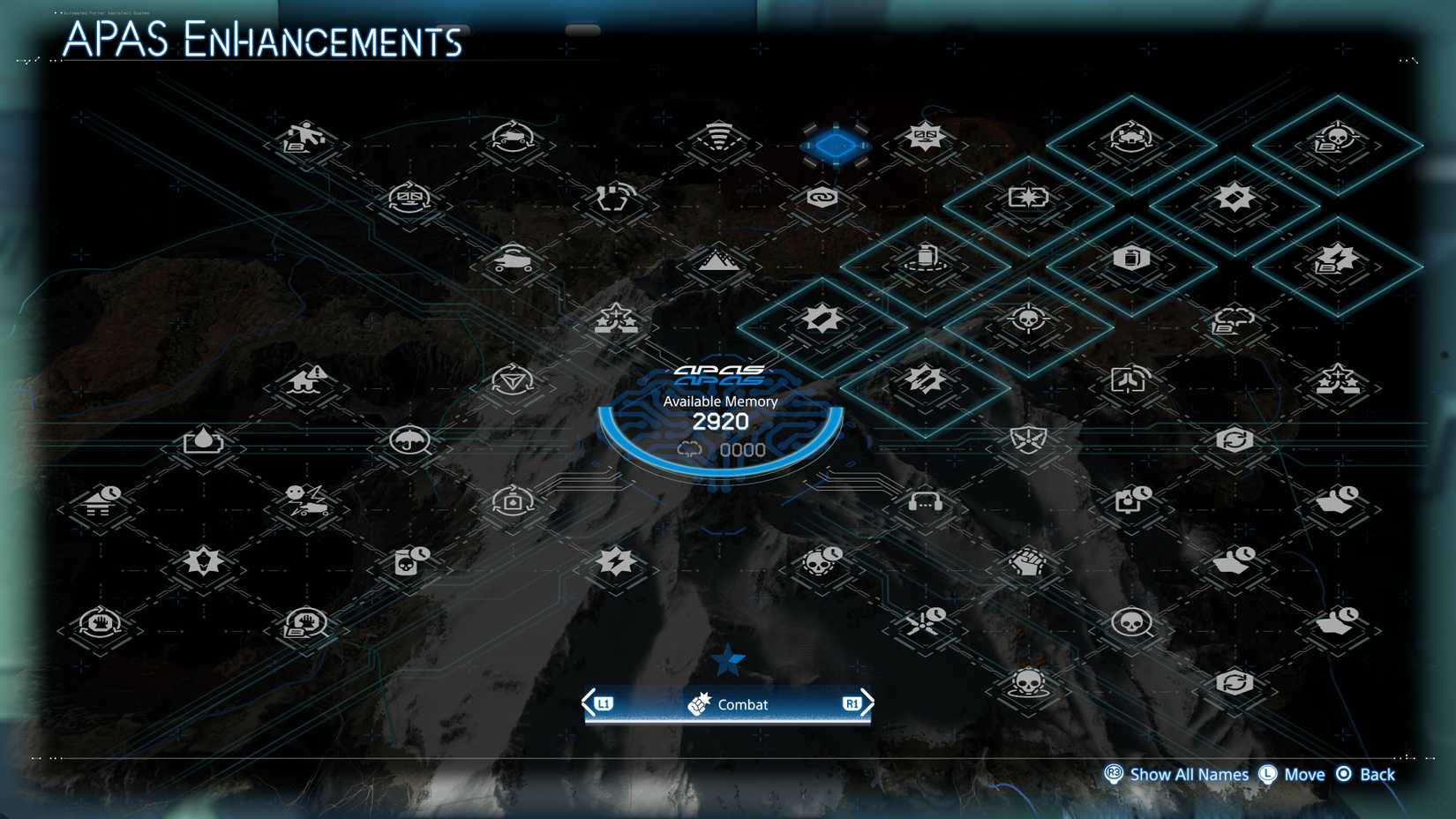Screen dimensions: 1456x819
Task: Select the propeller fan enhancement node
Action: (x=924, y=622)
